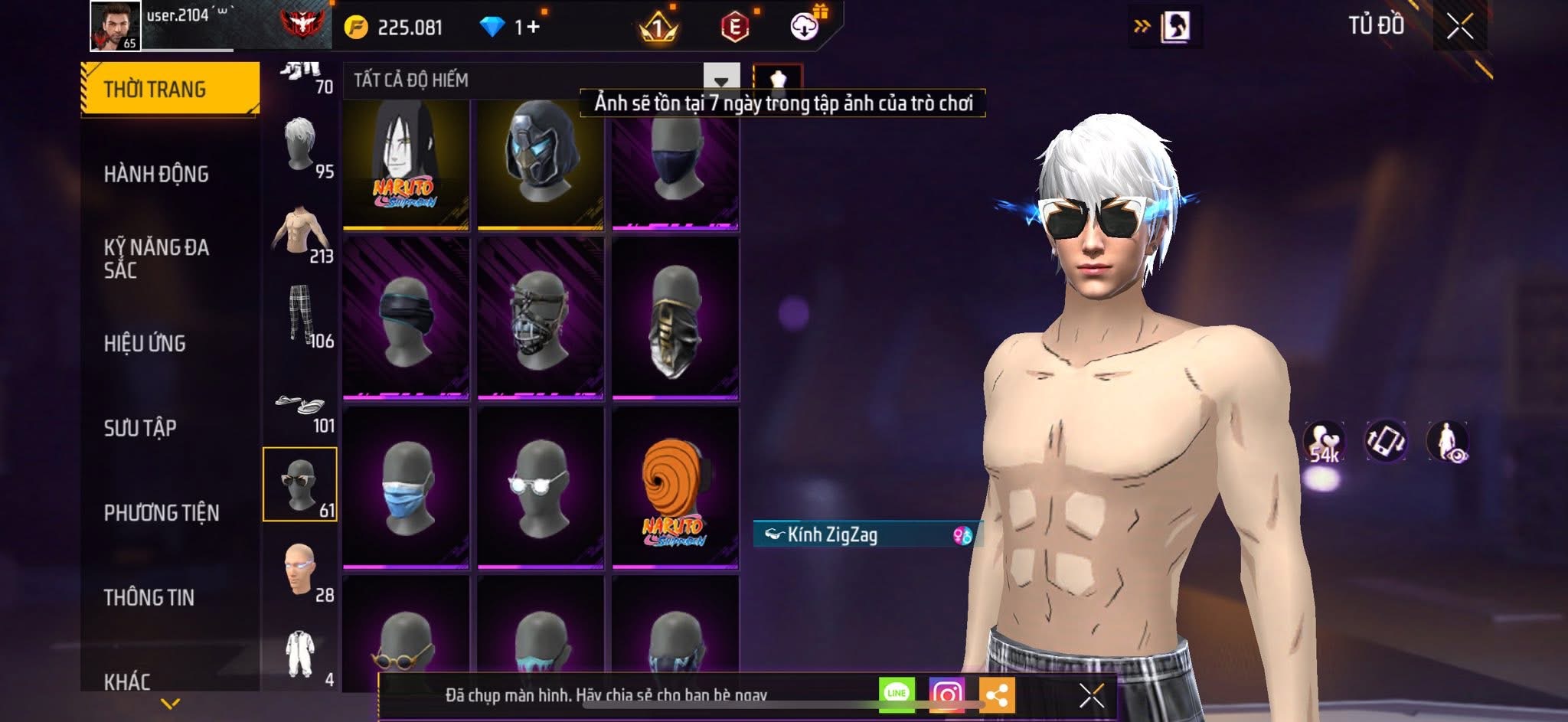The height and width of the screenshot is (722, 1568).
Task: Share screenshot to Instagram
Action: pos(947,694)
